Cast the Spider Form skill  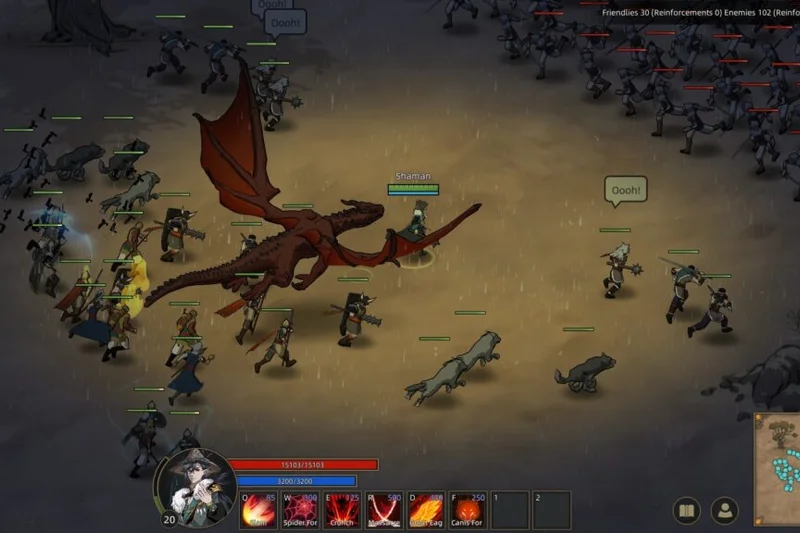tap(300, 509)
